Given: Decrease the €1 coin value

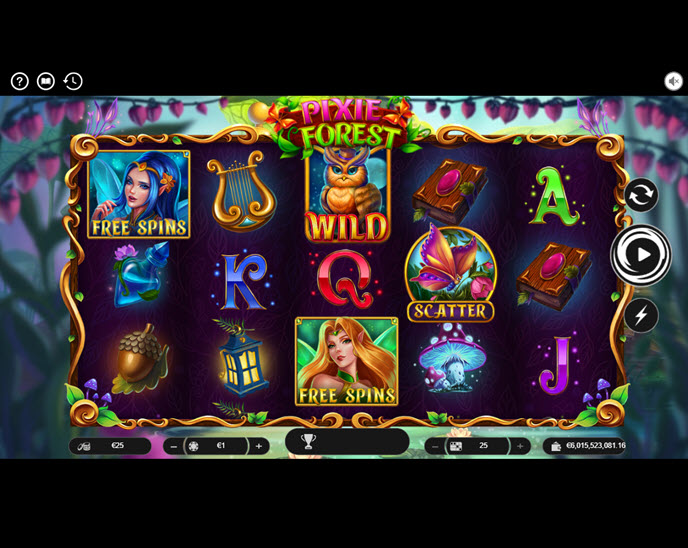Looking at the screenshot, I should tap(175, 446).
